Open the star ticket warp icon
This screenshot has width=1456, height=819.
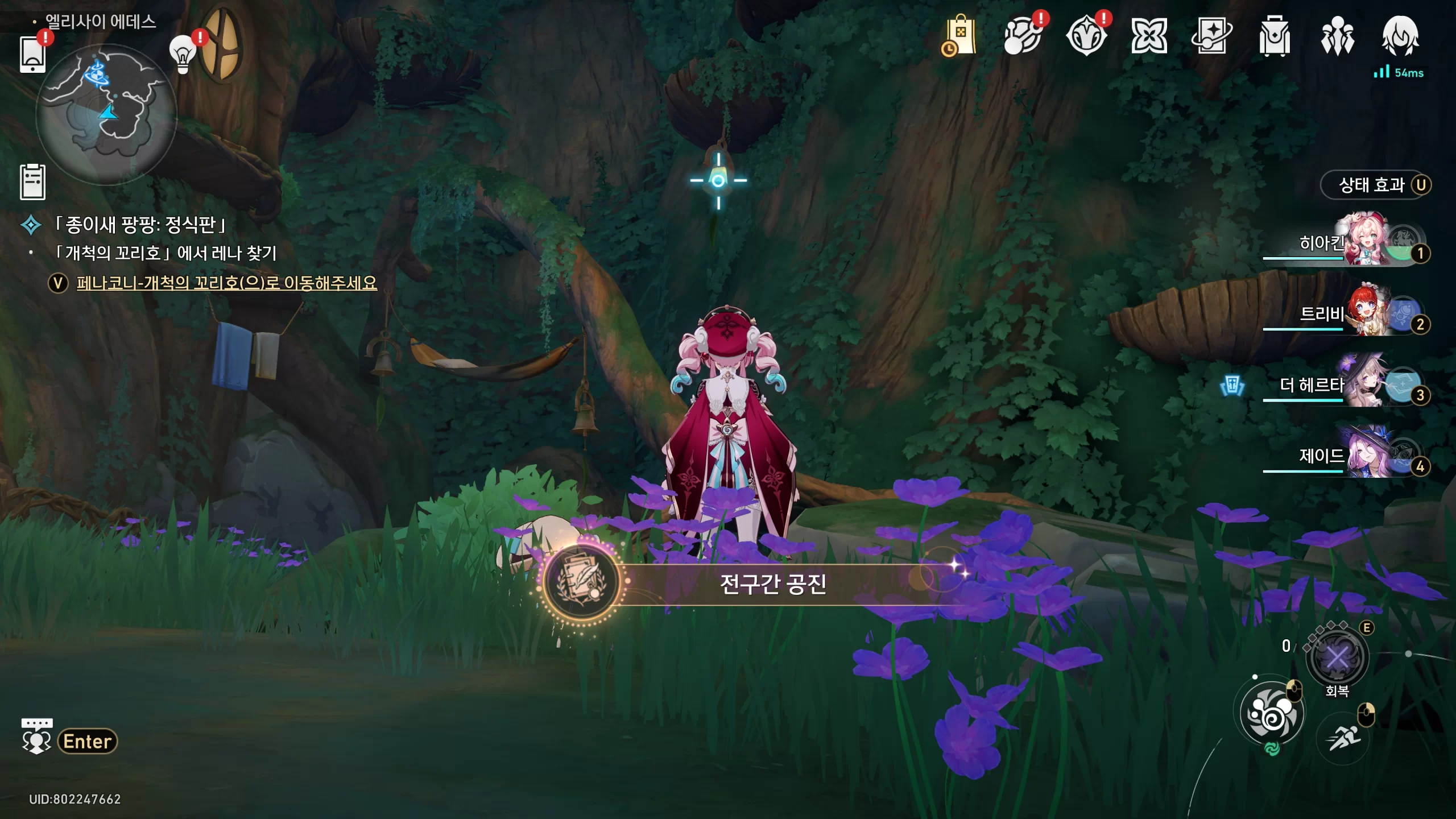[x=1211, y=36]
